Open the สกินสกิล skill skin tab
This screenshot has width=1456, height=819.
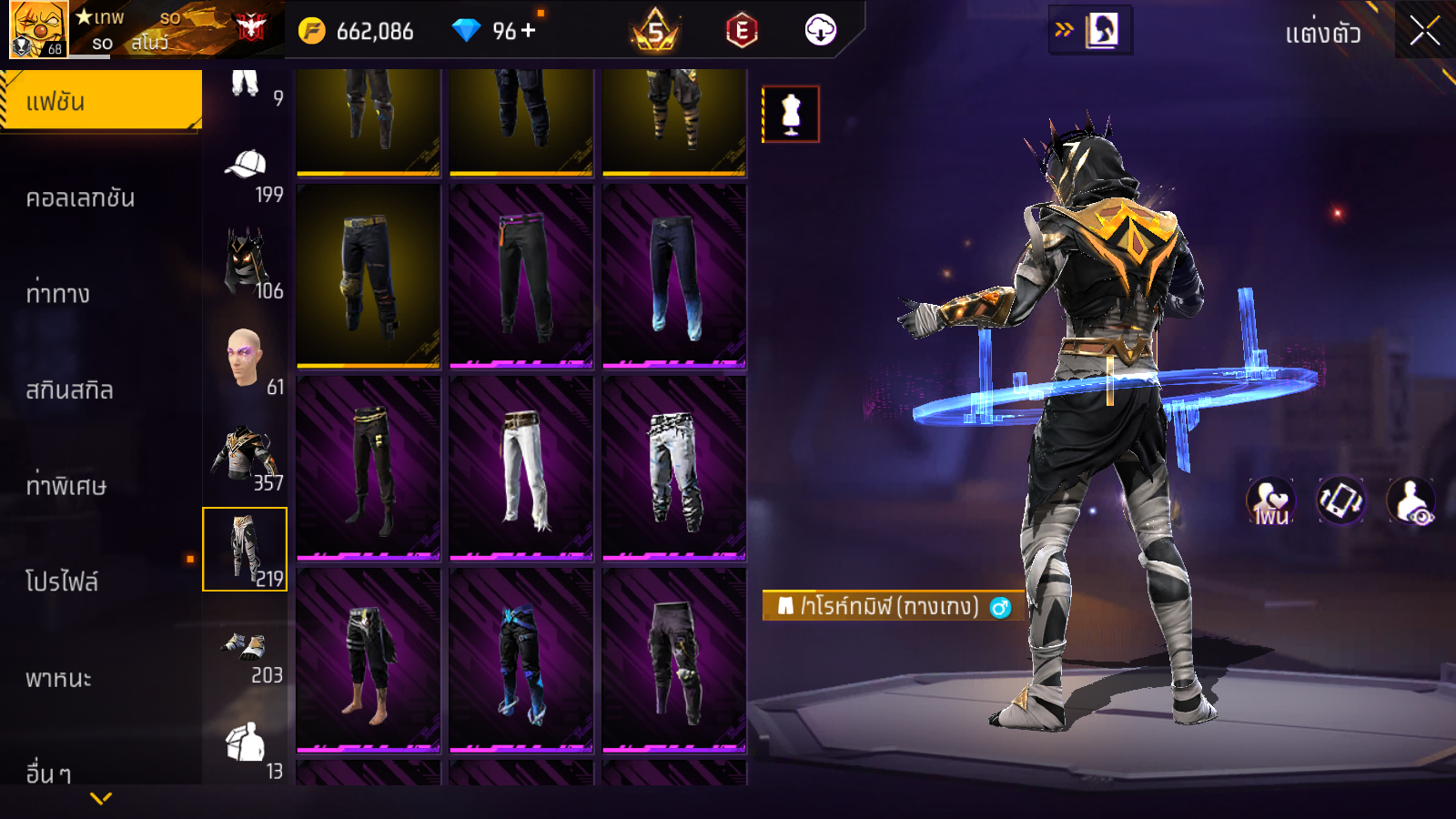(70, 390)
